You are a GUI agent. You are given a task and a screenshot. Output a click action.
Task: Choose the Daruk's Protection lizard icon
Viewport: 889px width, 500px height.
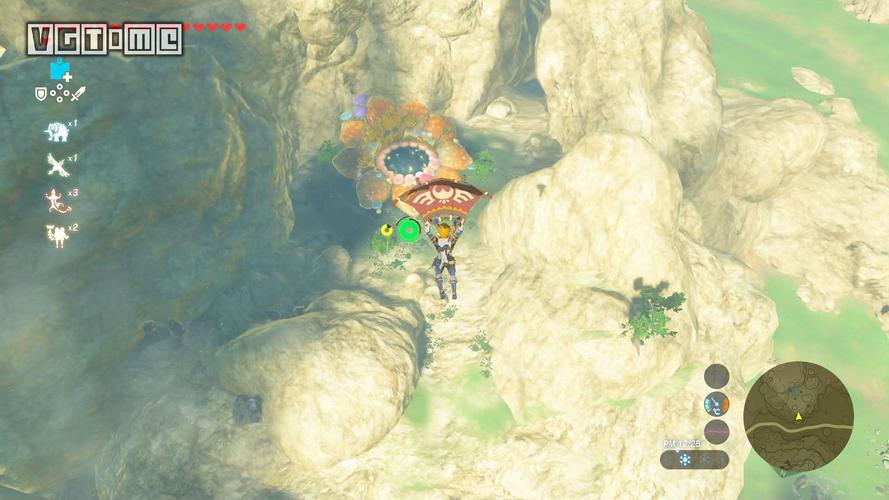[x=55, y=199]
